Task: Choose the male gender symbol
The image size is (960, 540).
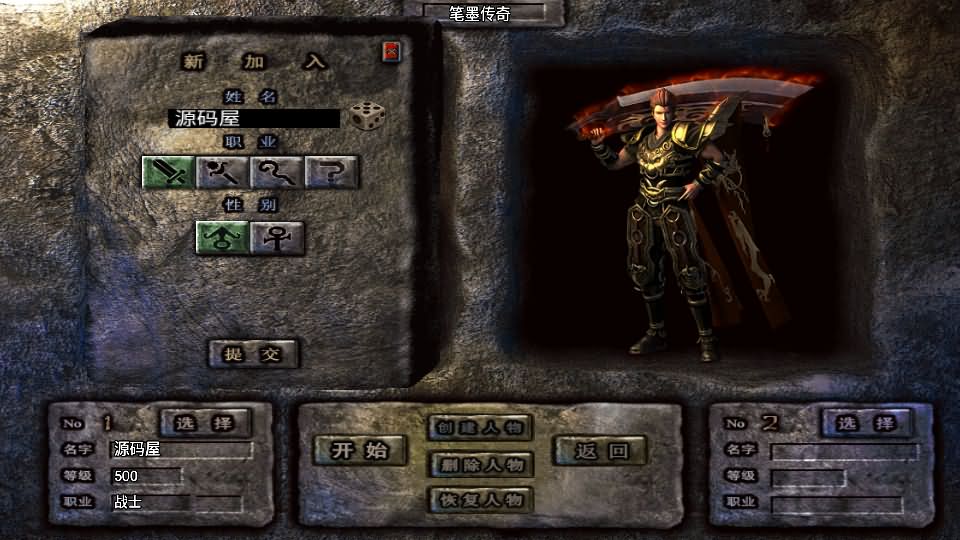Action: (222, 237)
